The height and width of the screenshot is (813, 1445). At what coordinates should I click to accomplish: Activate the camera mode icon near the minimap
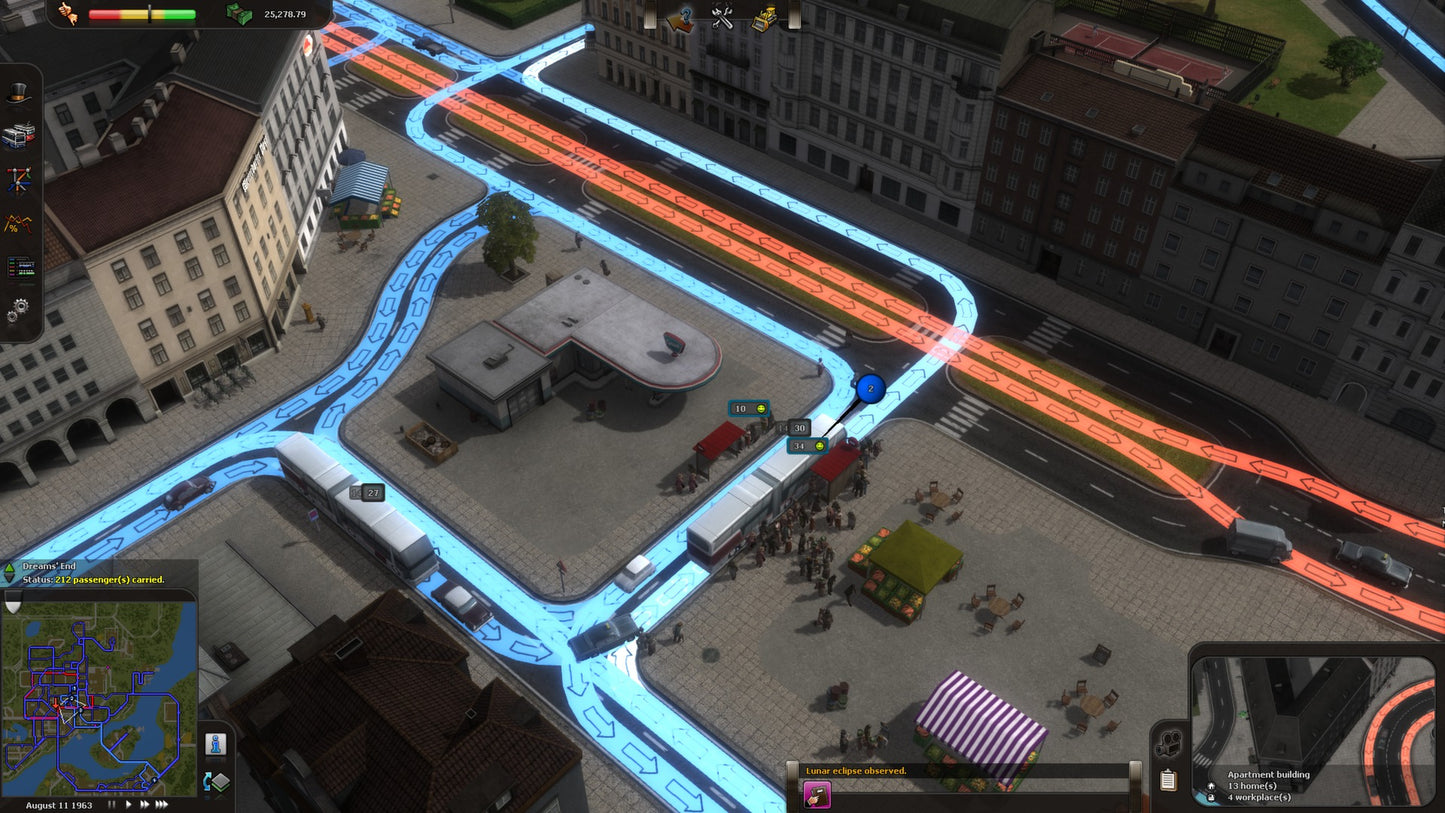[x=1167, y=742]
